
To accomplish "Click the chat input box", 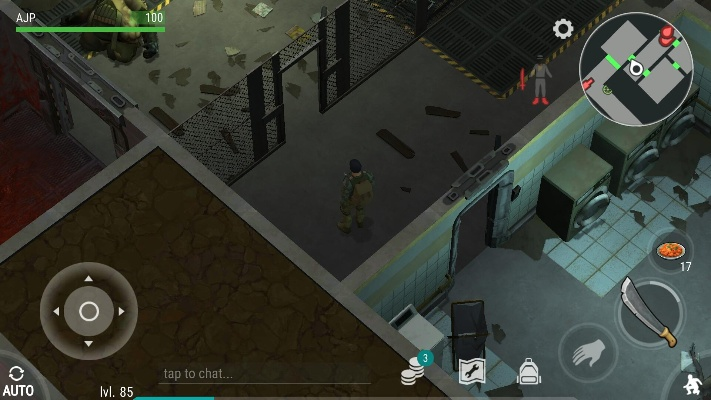I will click(262, 374).
